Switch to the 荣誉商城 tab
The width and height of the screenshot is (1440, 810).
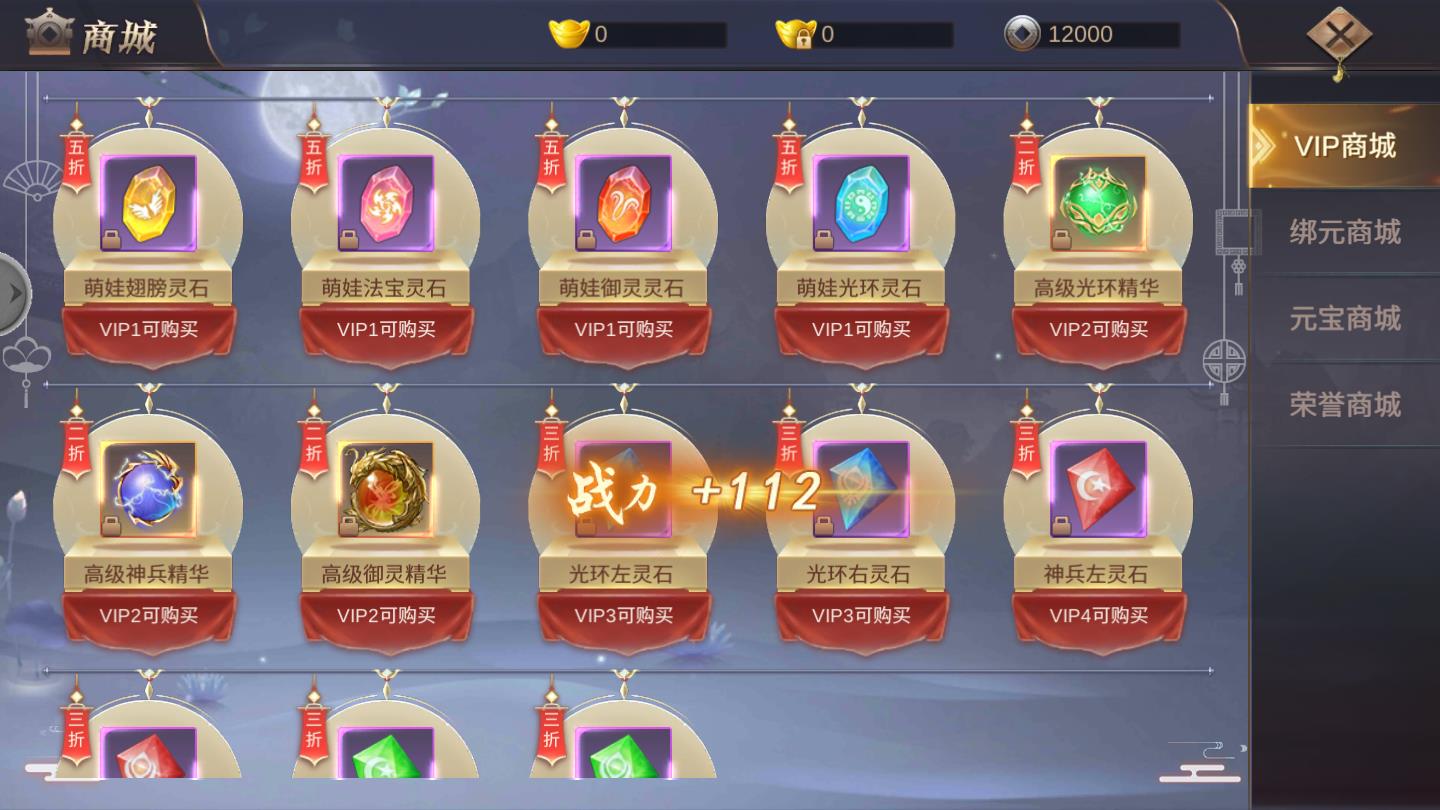pyautogui.click(x=1345, y=404)
